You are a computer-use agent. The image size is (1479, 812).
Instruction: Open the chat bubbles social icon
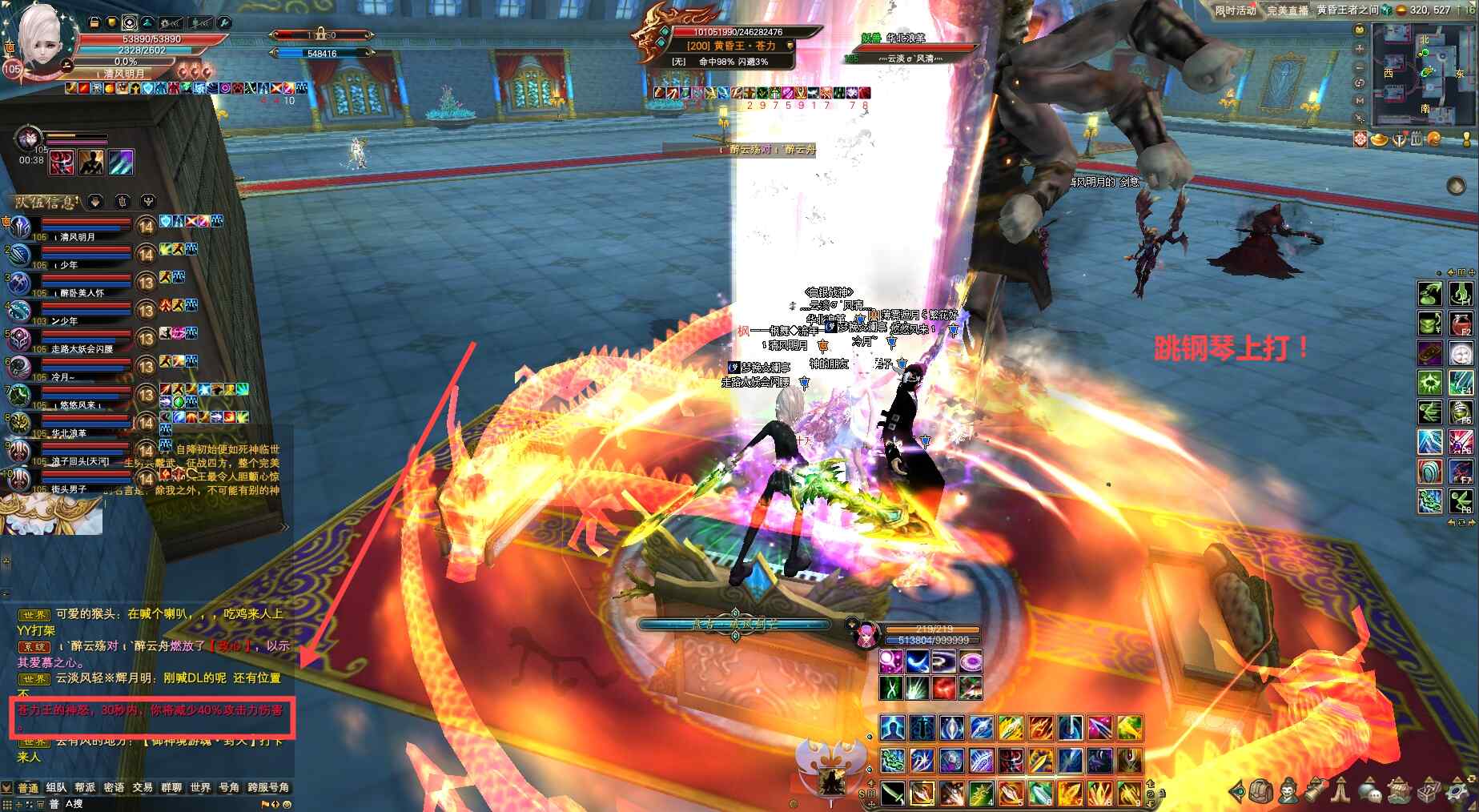(1370, 792)
